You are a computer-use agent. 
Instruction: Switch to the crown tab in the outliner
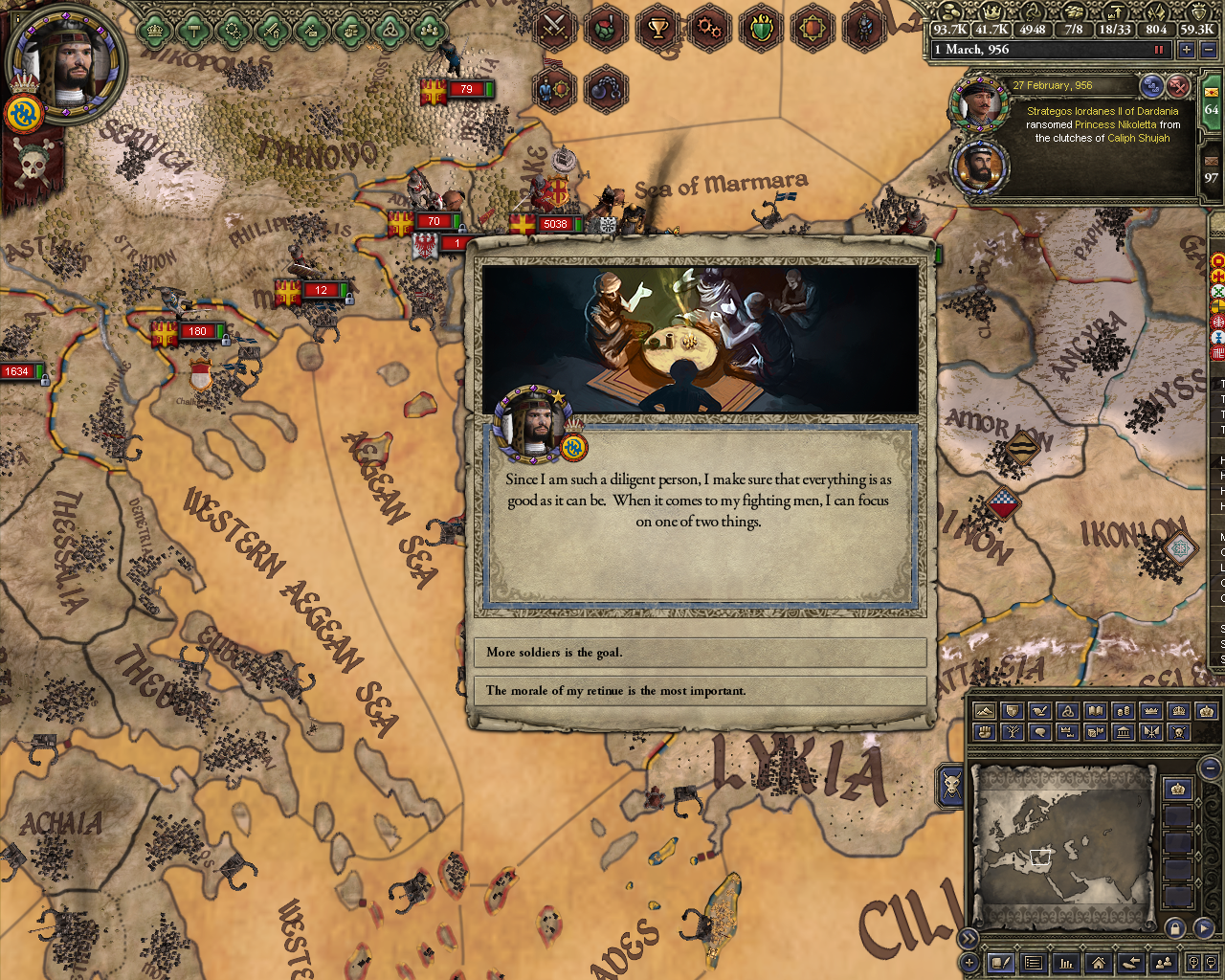[x=1177, y=788]
